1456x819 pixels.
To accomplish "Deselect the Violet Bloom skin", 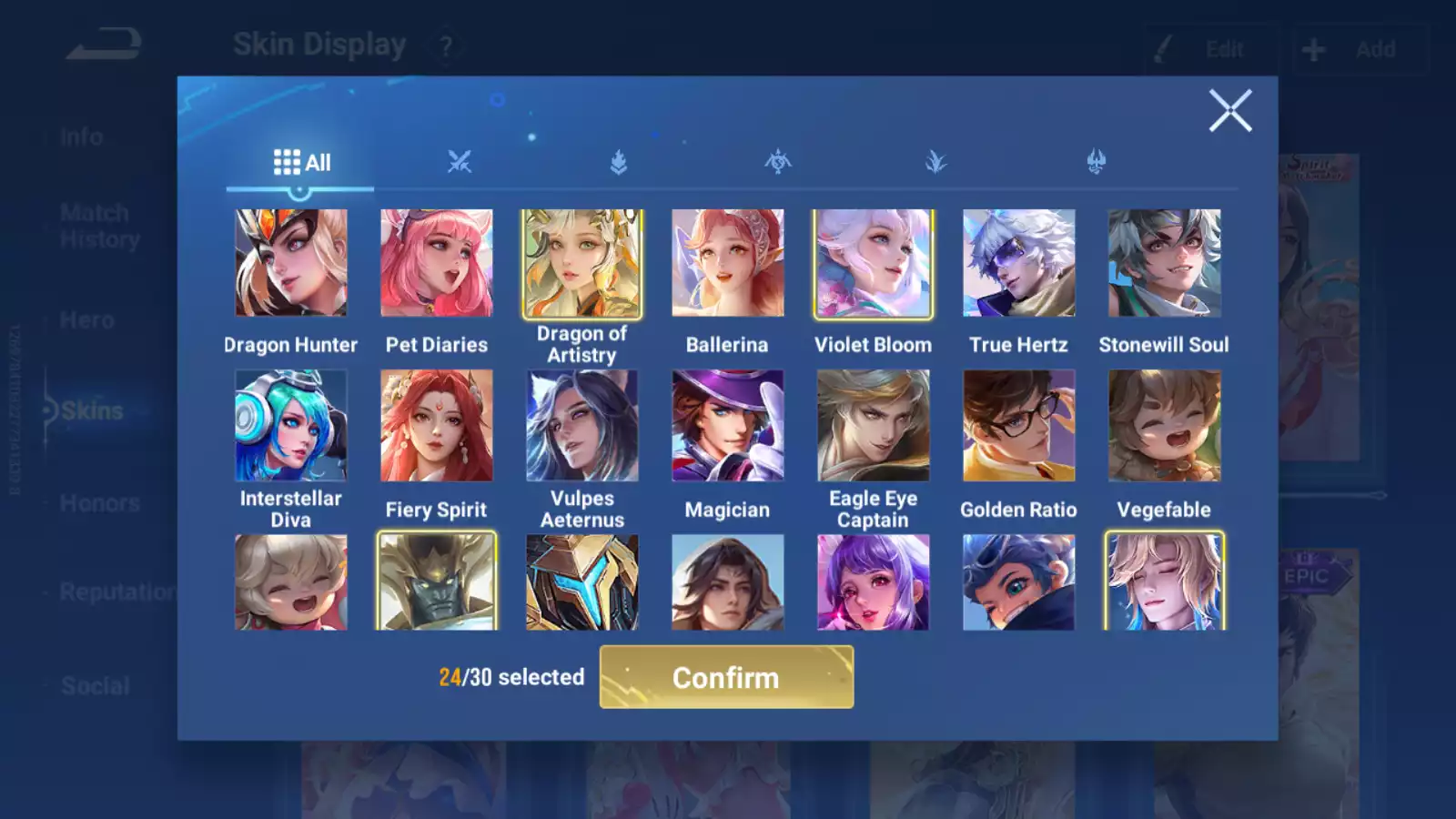I will (874, 263).
